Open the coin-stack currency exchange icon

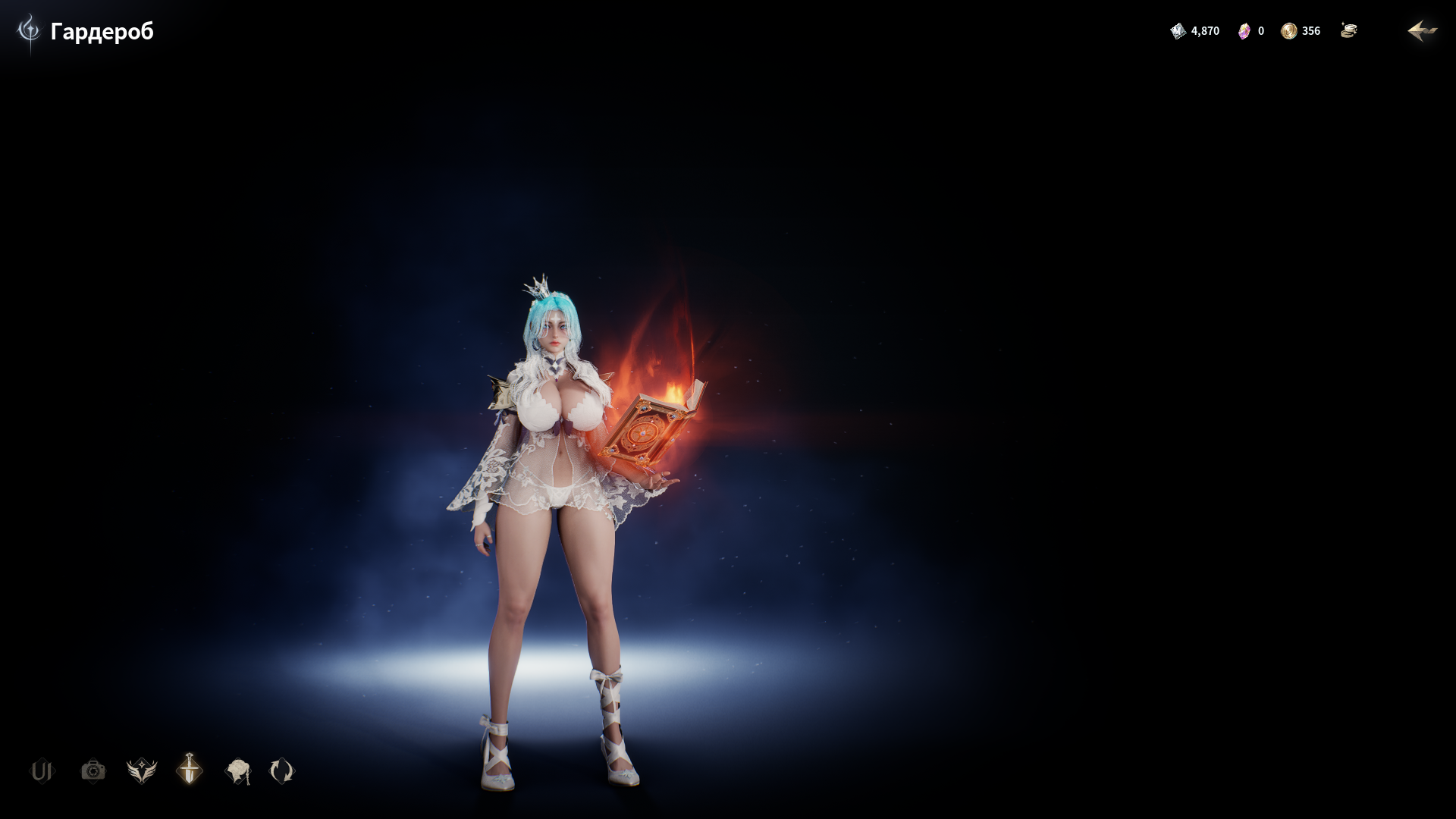1349,31
